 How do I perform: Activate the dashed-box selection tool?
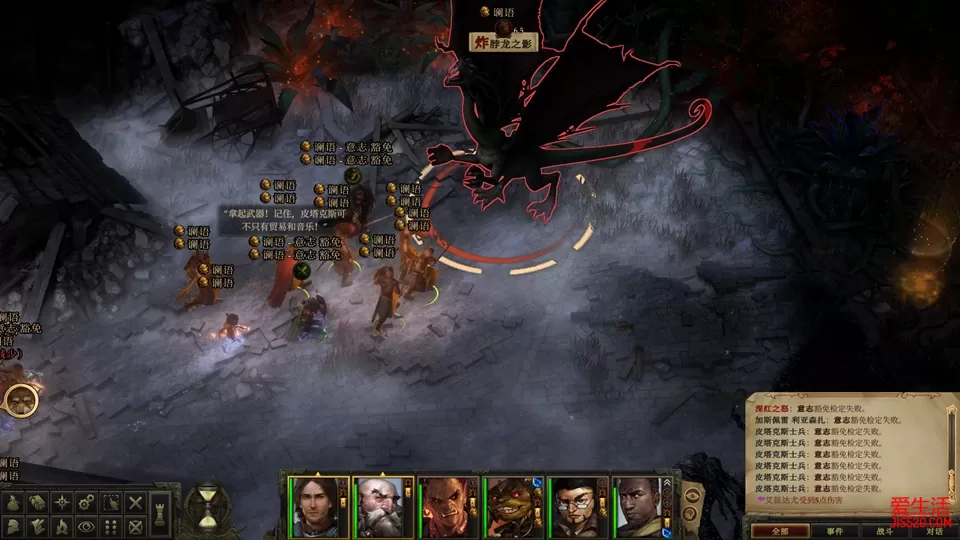111,502
